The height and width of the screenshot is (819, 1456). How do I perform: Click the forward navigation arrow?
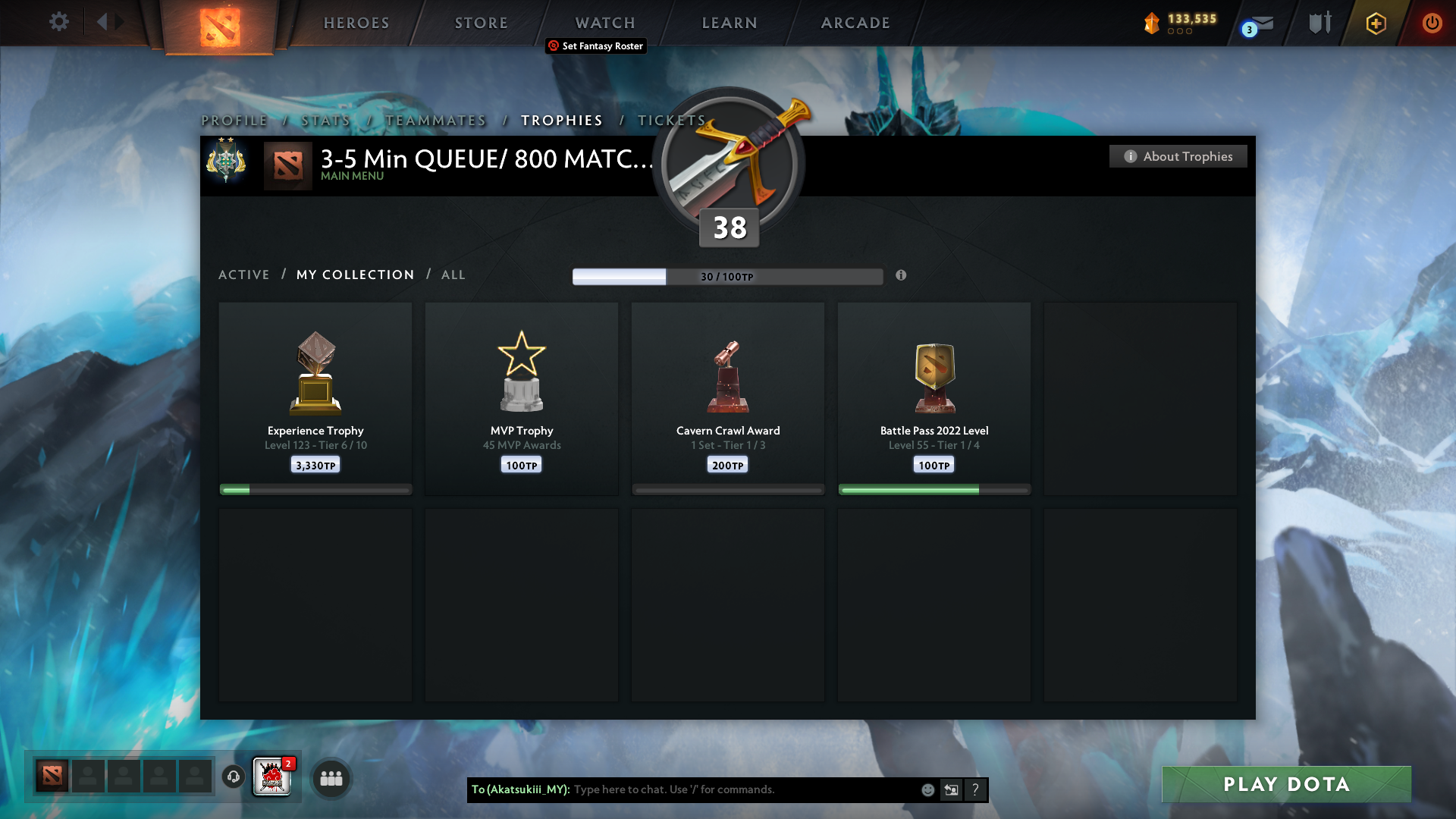(x=119, y=22)
